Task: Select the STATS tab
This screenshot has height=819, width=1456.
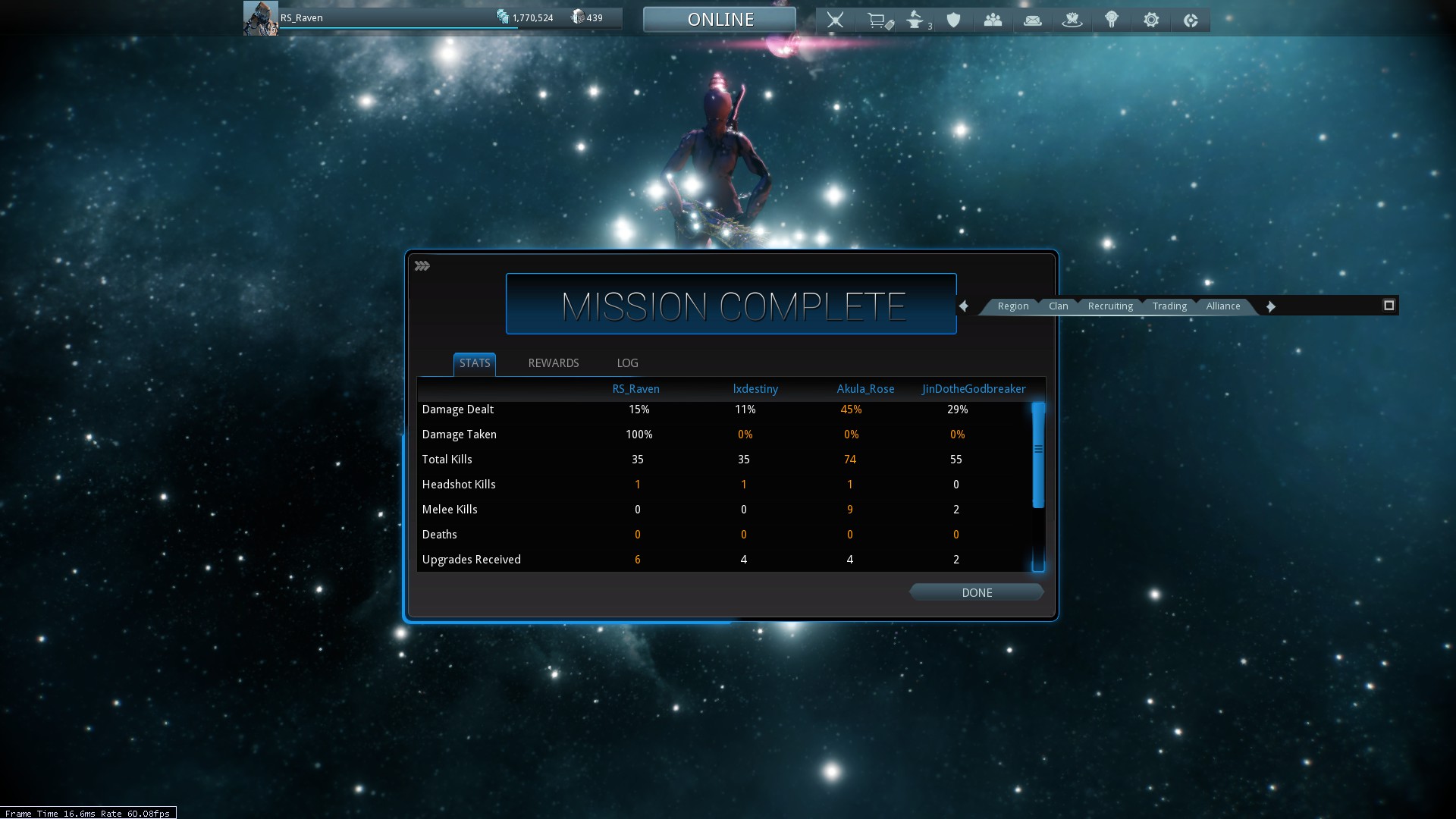Action: [x=475, y=363]
